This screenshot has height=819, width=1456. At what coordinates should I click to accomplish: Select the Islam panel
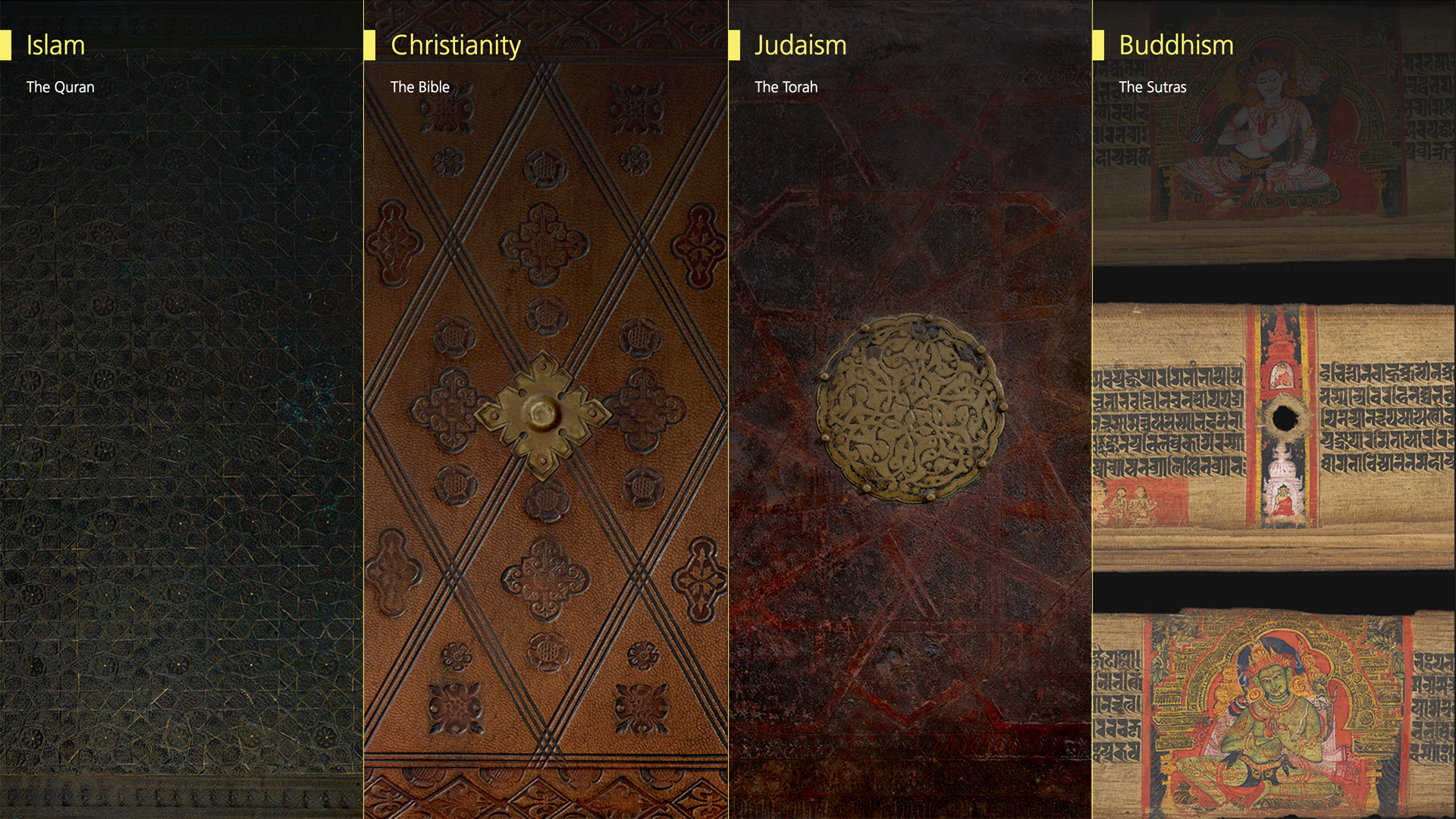coord(181,409)
